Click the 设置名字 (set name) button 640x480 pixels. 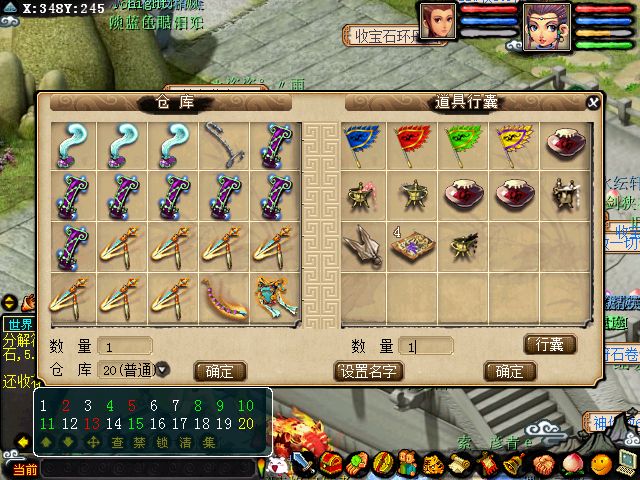[369, 371]
